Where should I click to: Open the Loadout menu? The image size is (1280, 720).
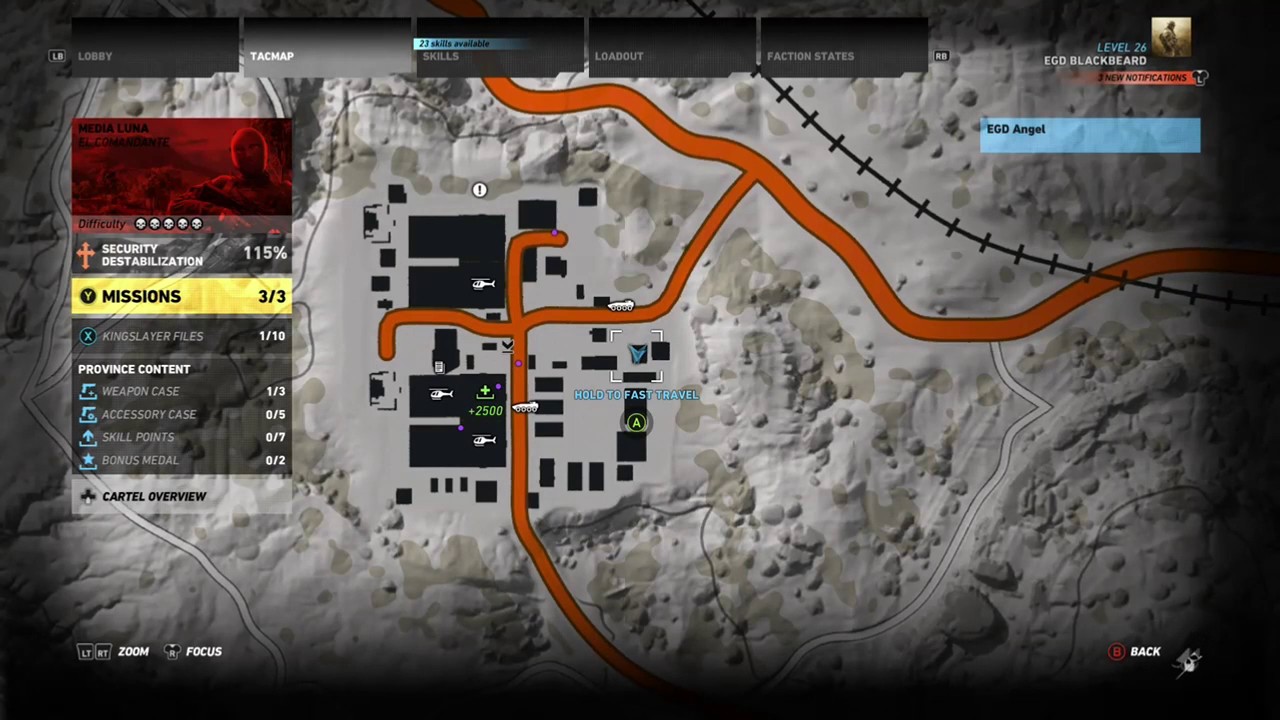[618, 56]
